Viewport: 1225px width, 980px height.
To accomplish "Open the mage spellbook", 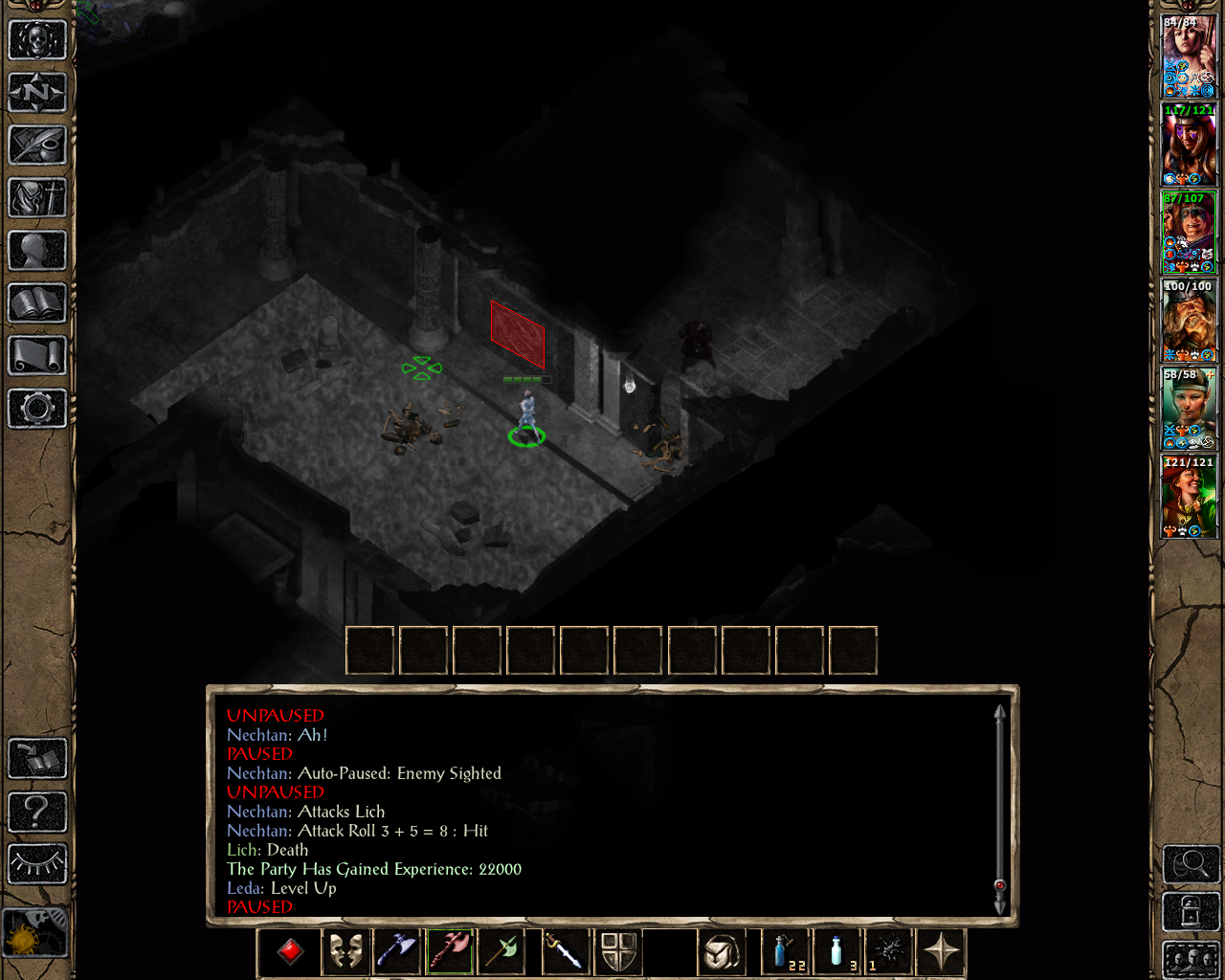I will pos(37,303).
